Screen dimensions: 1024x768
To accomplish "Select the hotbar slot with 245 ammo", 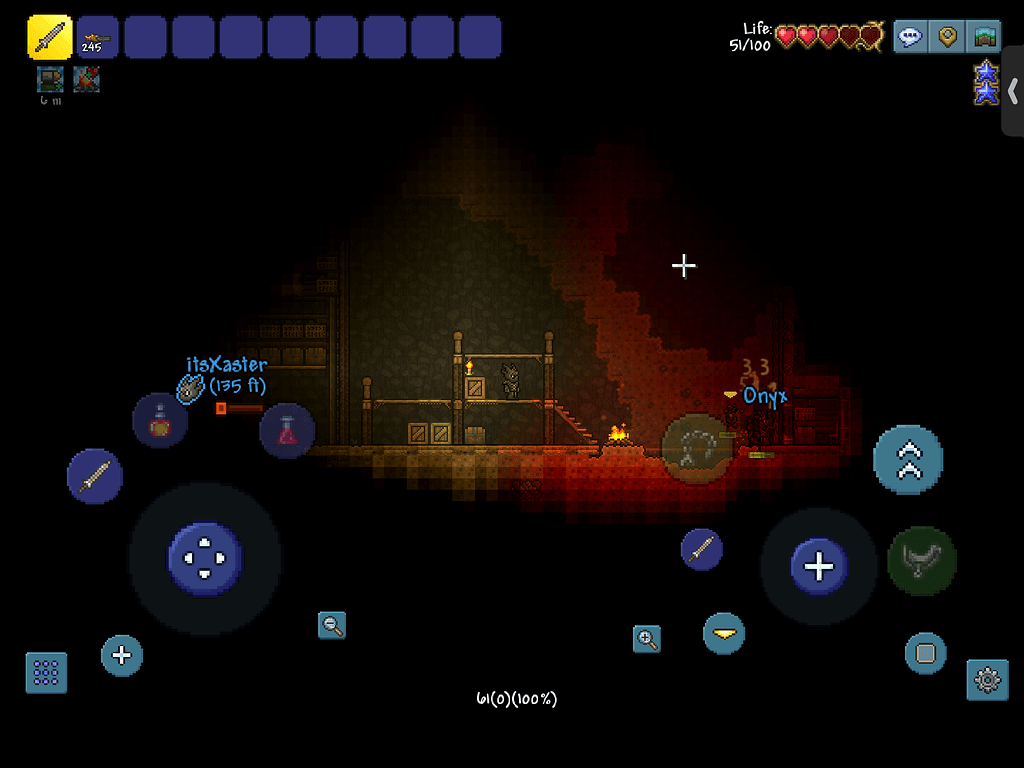I will click(x=97, y=37).
